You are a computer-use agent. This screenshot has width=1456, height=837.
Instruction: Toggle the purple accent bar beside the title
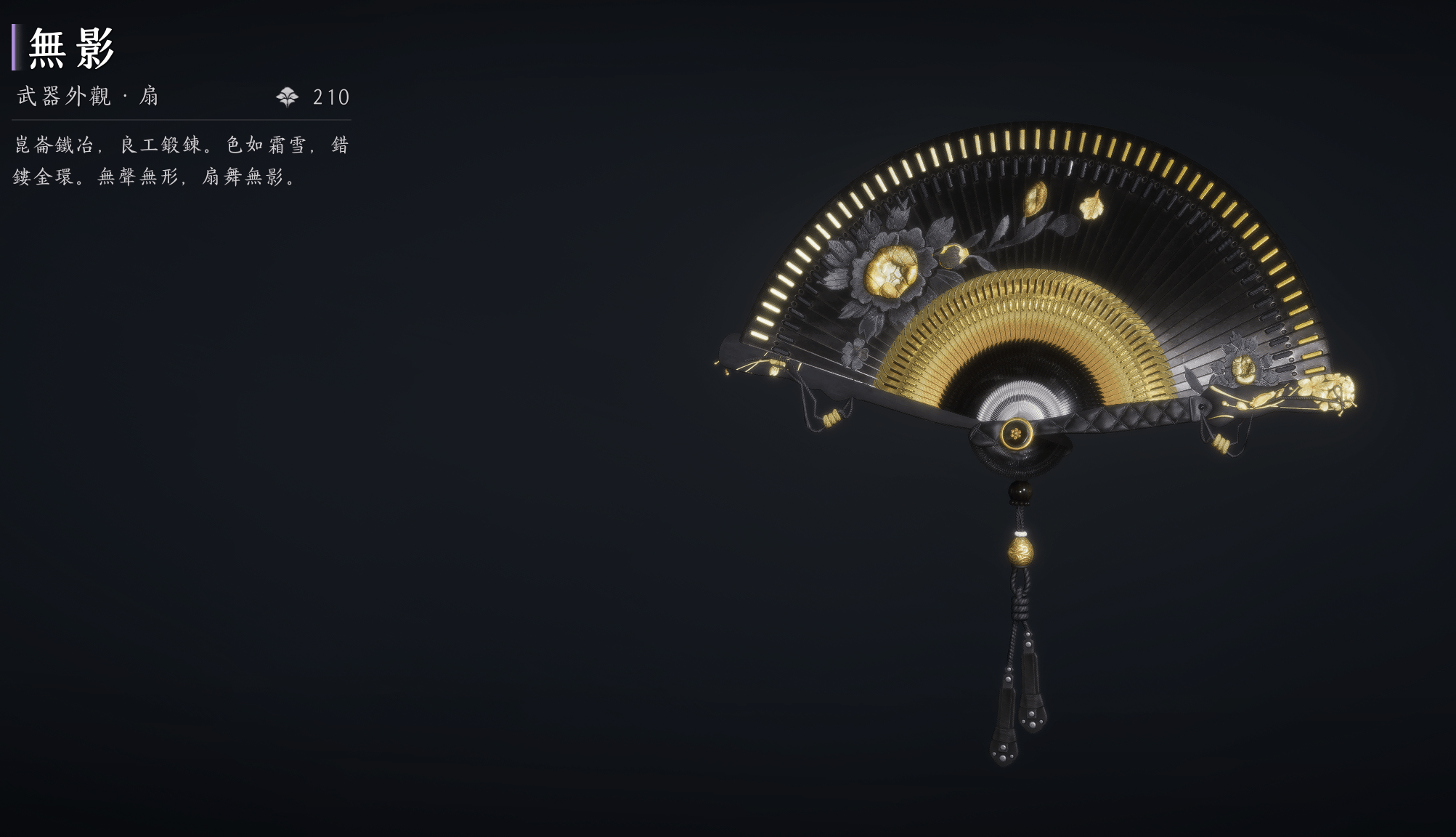point(13,47)
